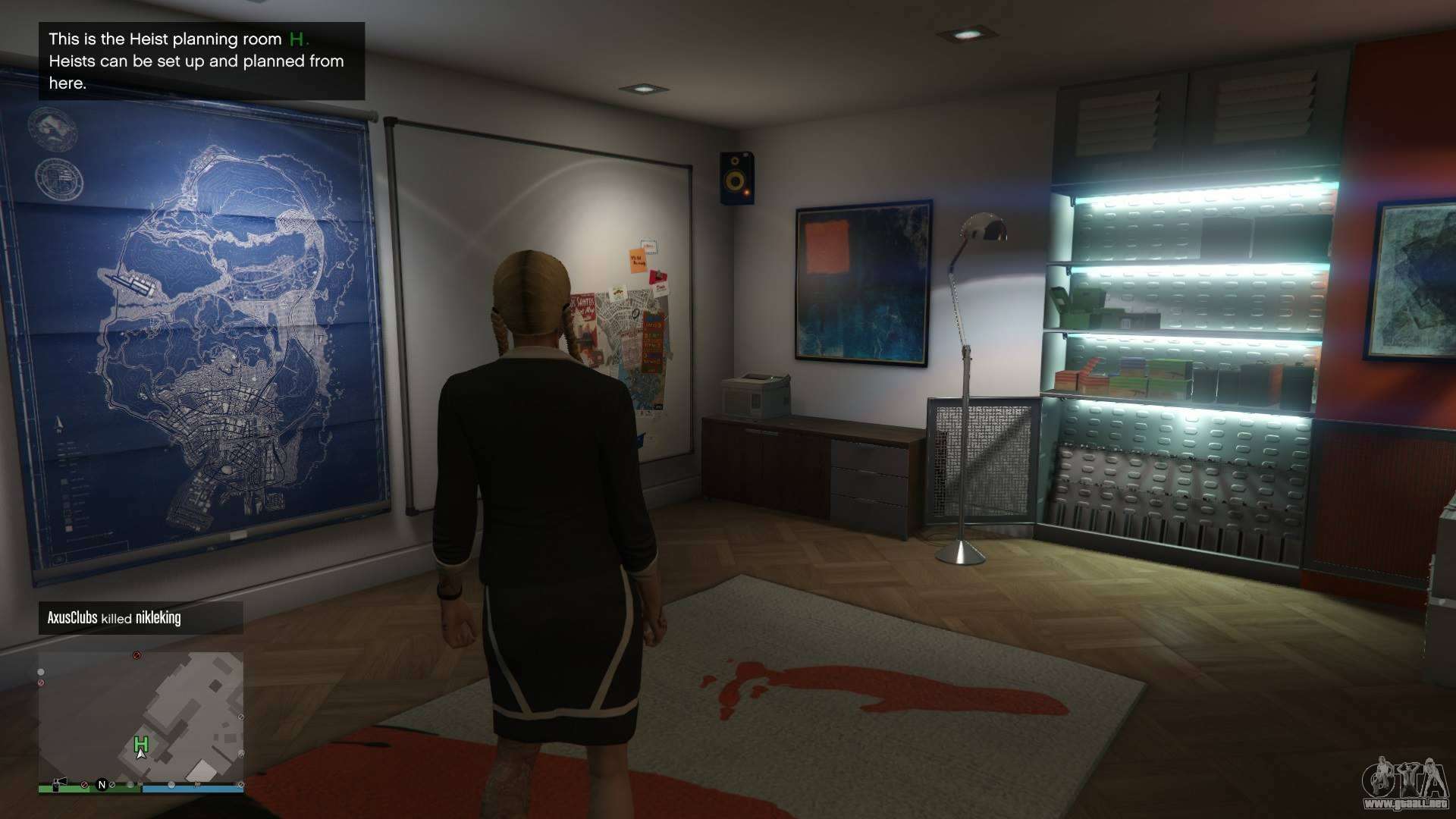1456x819 pixels.
Task: Click the minimap in the corner
Action: pyautogui.click(x=141, y=722)
